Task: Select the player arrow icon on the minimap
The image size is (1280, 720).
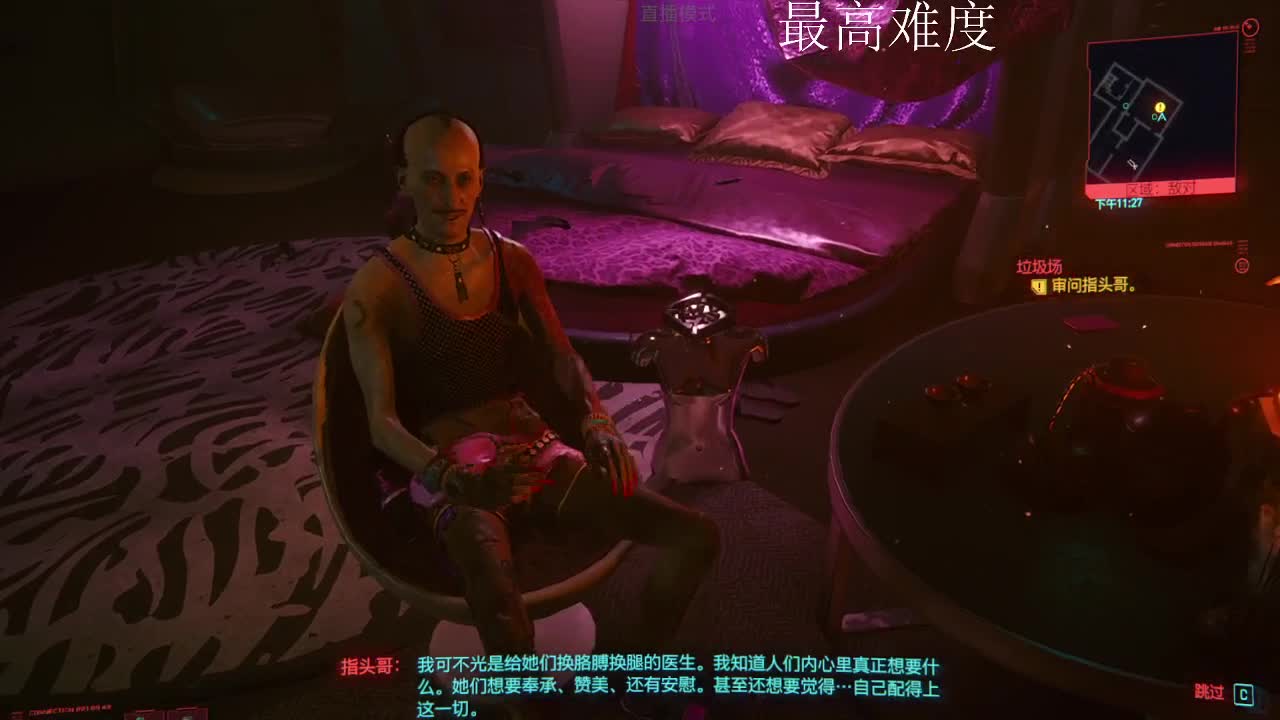Action: tap(1161, 118)
